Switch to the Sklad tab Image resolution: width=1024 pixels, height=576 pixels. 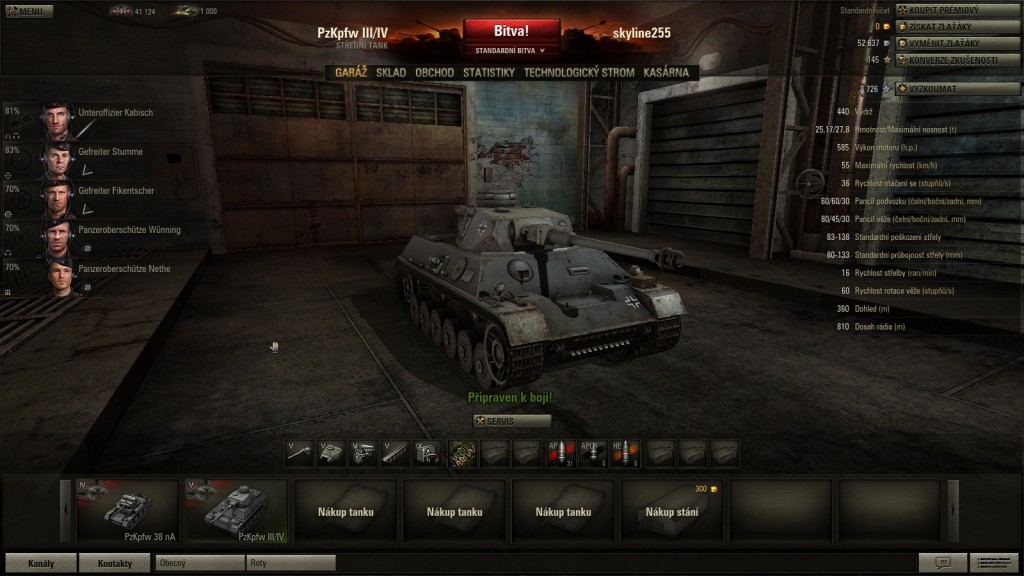(391, 73)
